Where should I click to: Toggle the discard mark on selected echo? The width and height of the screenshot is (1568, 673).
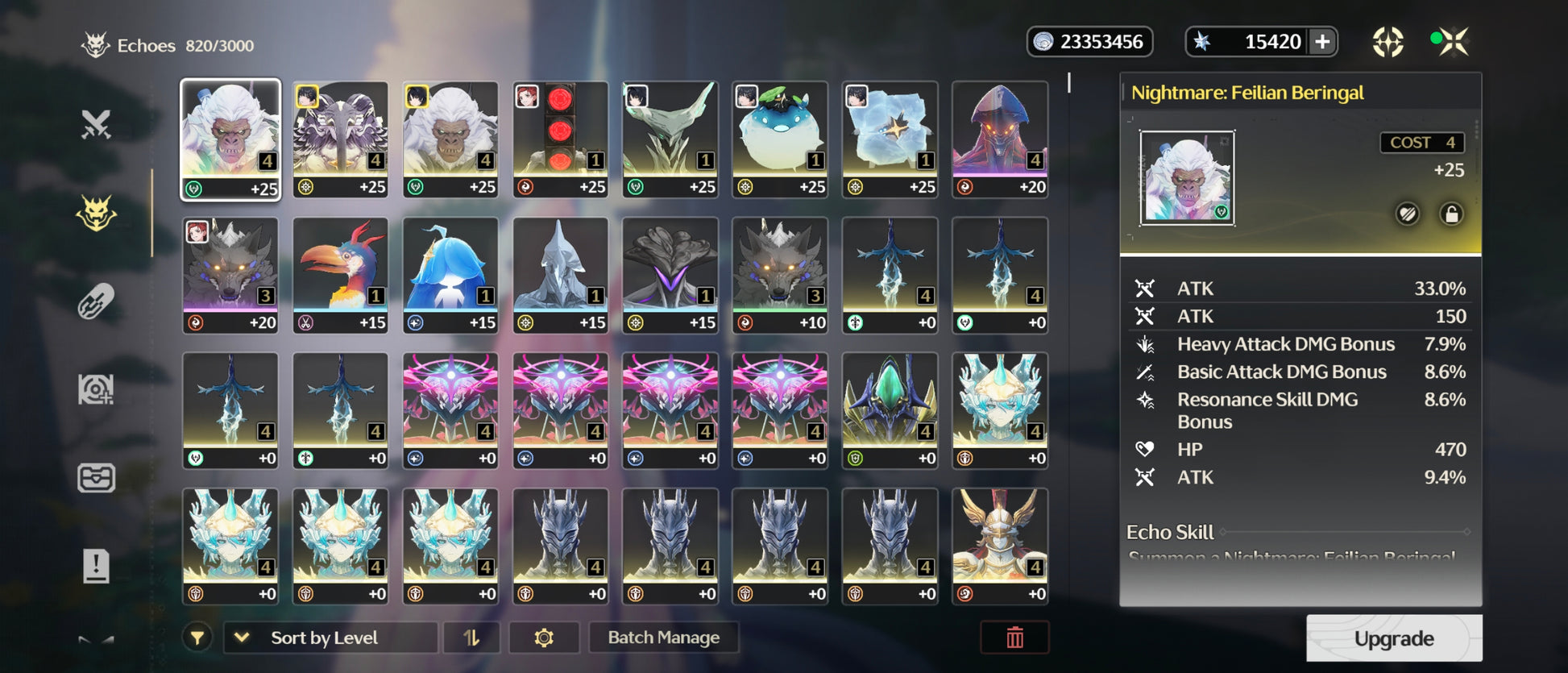(1408, 214)
